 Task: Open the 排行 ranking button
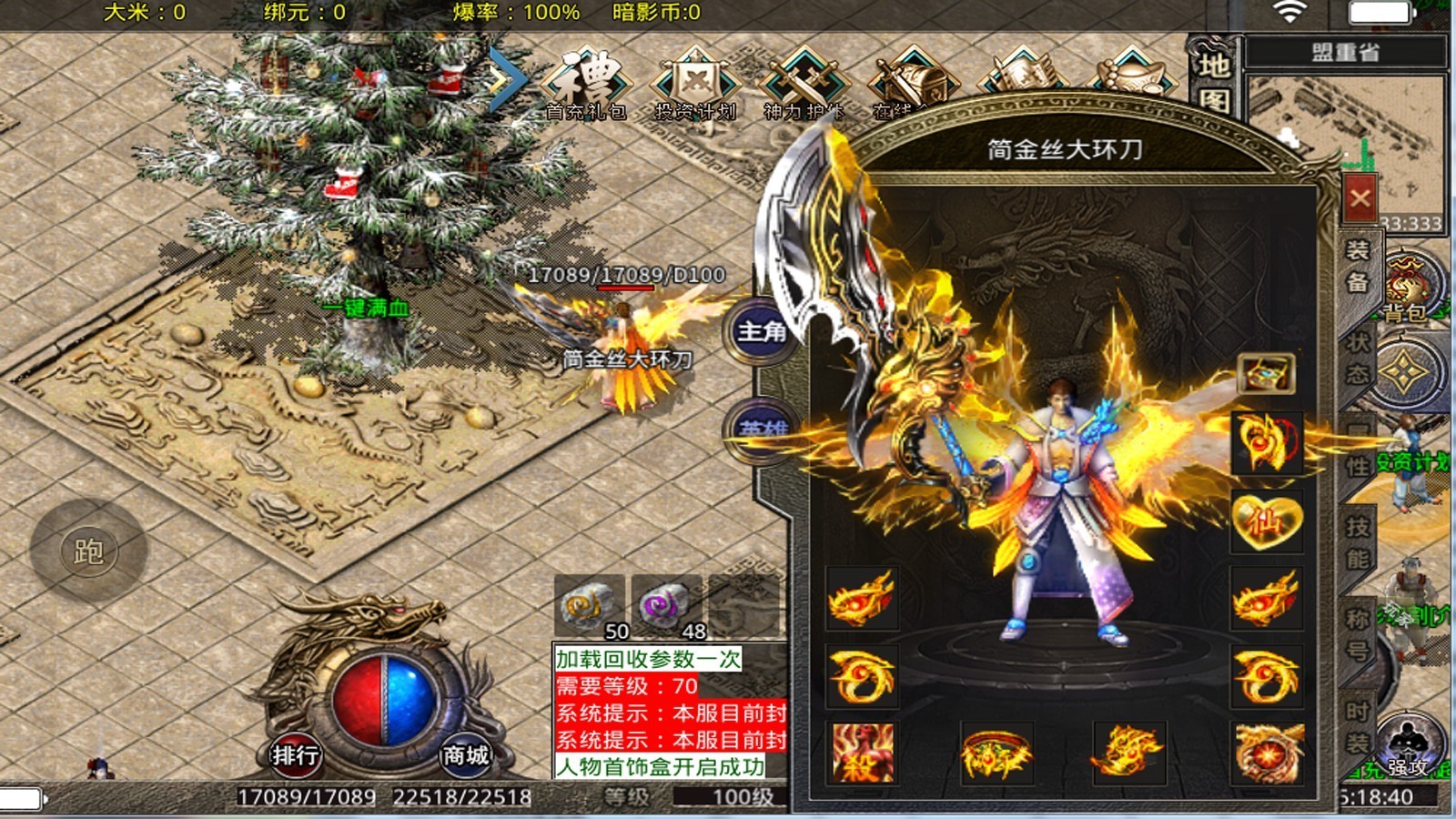pyautogui.click(x=295, y=754)
